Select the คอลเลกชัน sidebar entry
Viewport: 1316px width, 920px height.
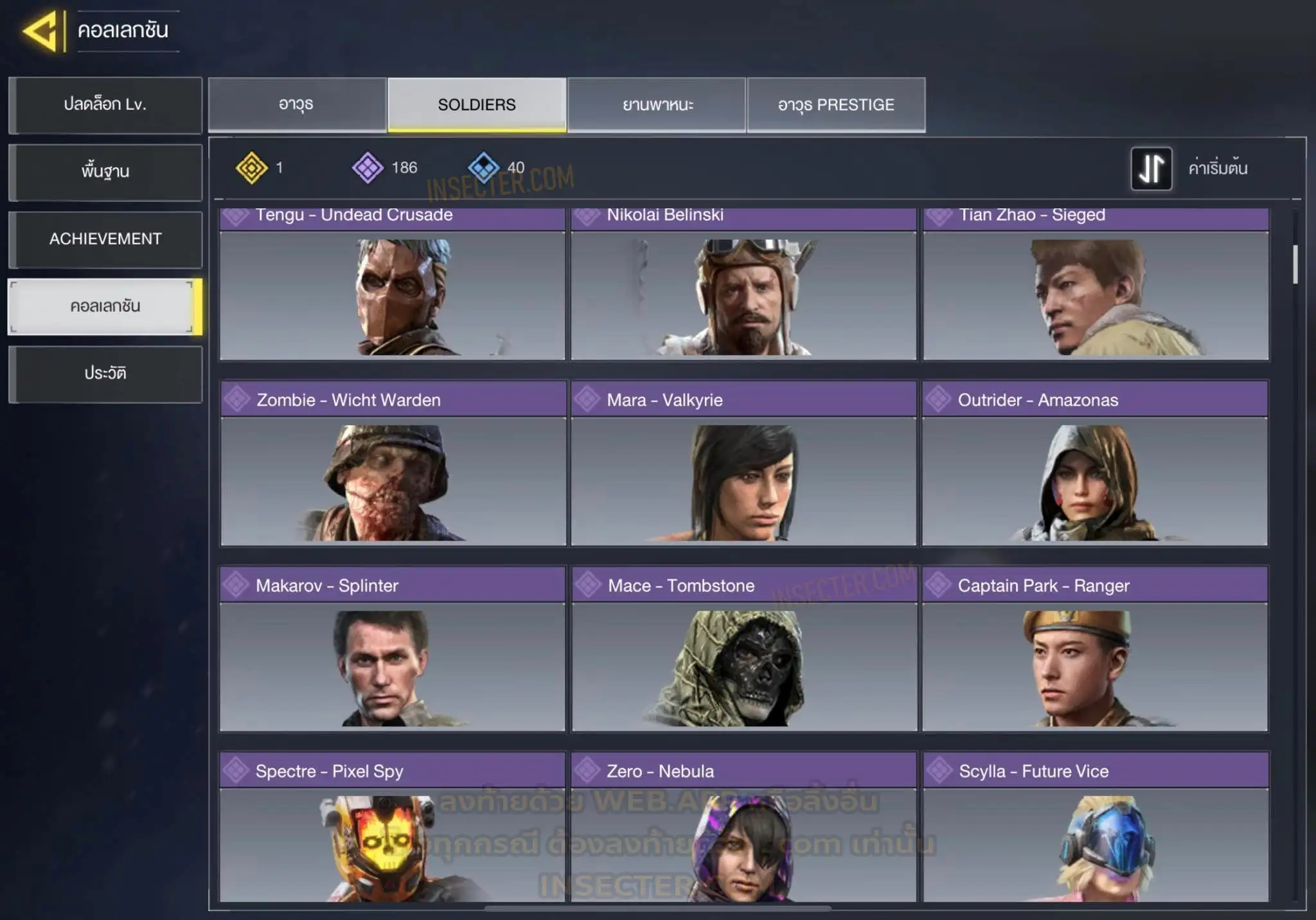tap(104, 307)
